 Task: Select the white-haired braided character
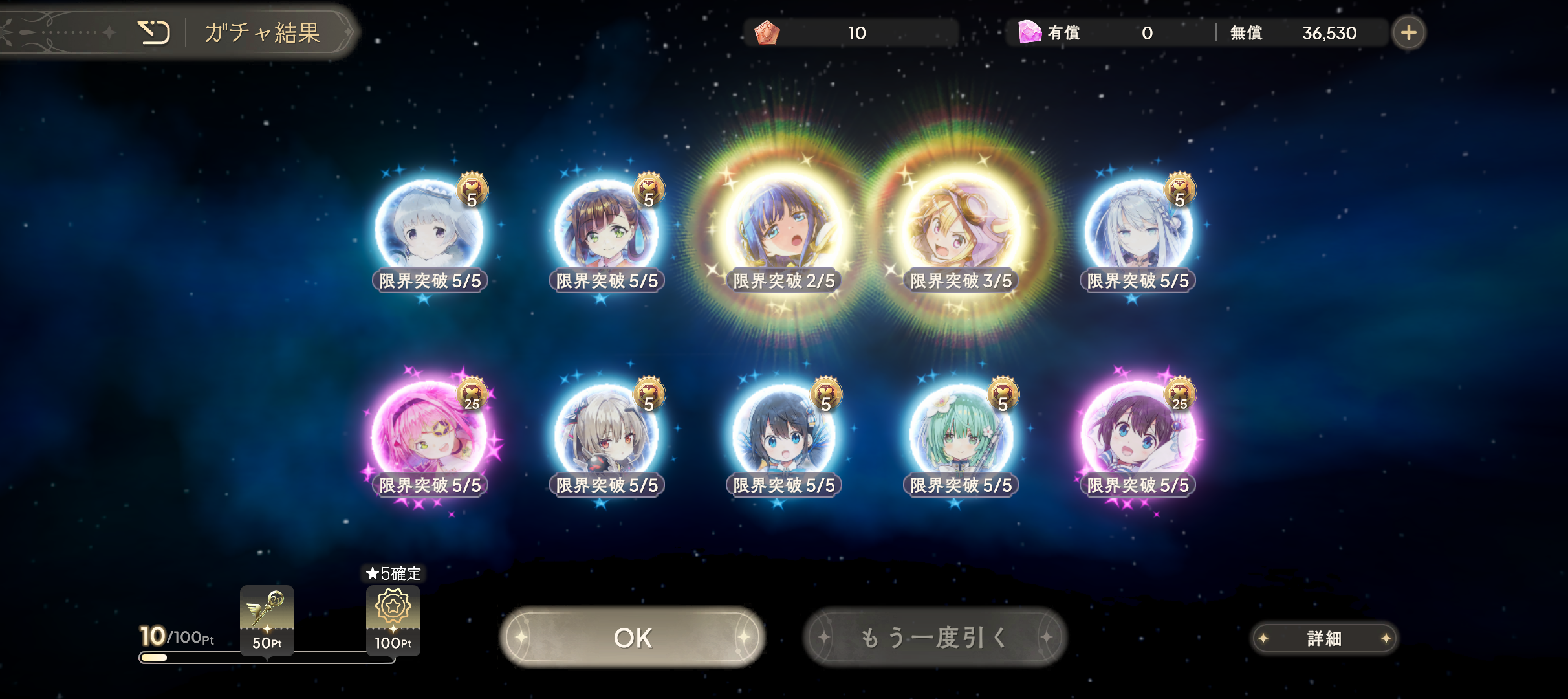pyautogui.click(x=1137, y=230)
